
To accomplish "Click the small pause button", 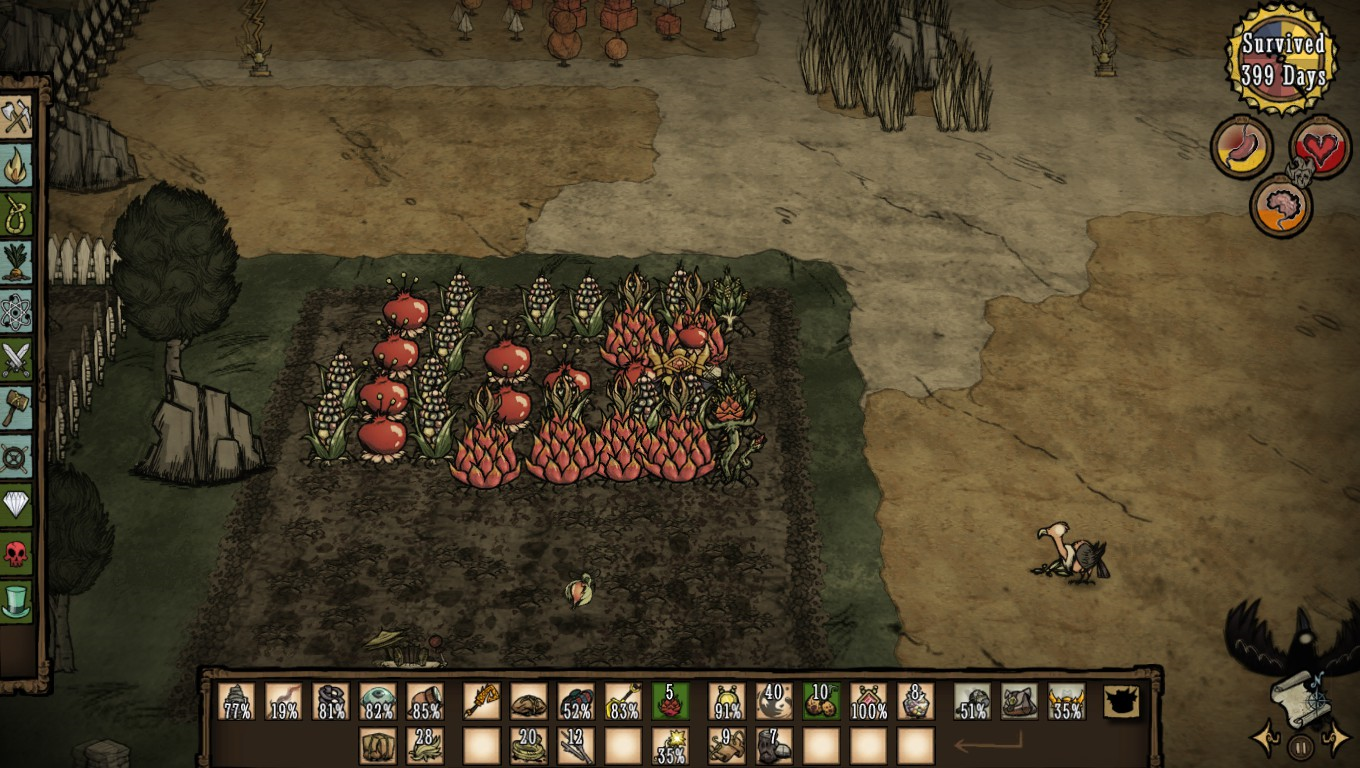I will 1300,746.
